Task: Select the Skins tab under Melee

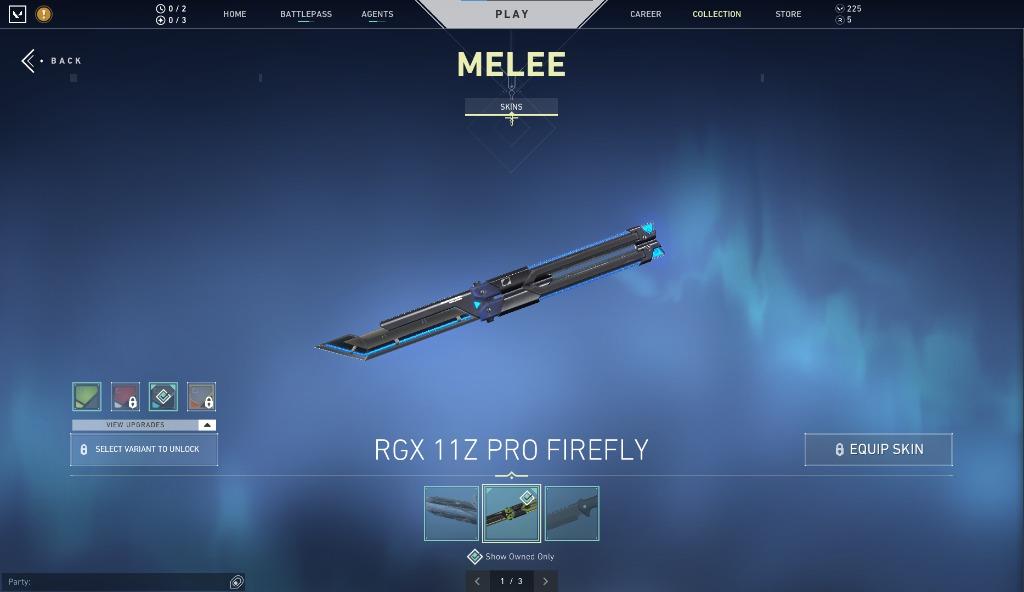Action: (511, 107)
